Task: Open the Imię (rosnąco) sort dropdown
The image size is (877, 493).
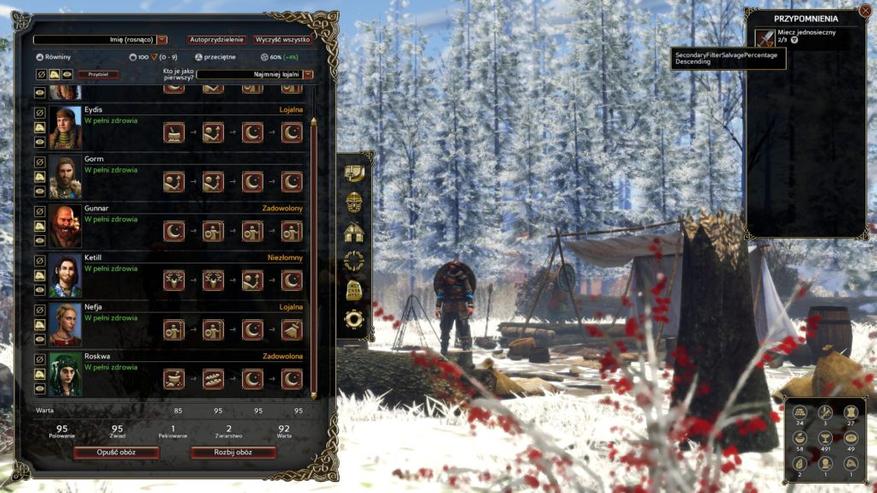Action: [100, 40]
